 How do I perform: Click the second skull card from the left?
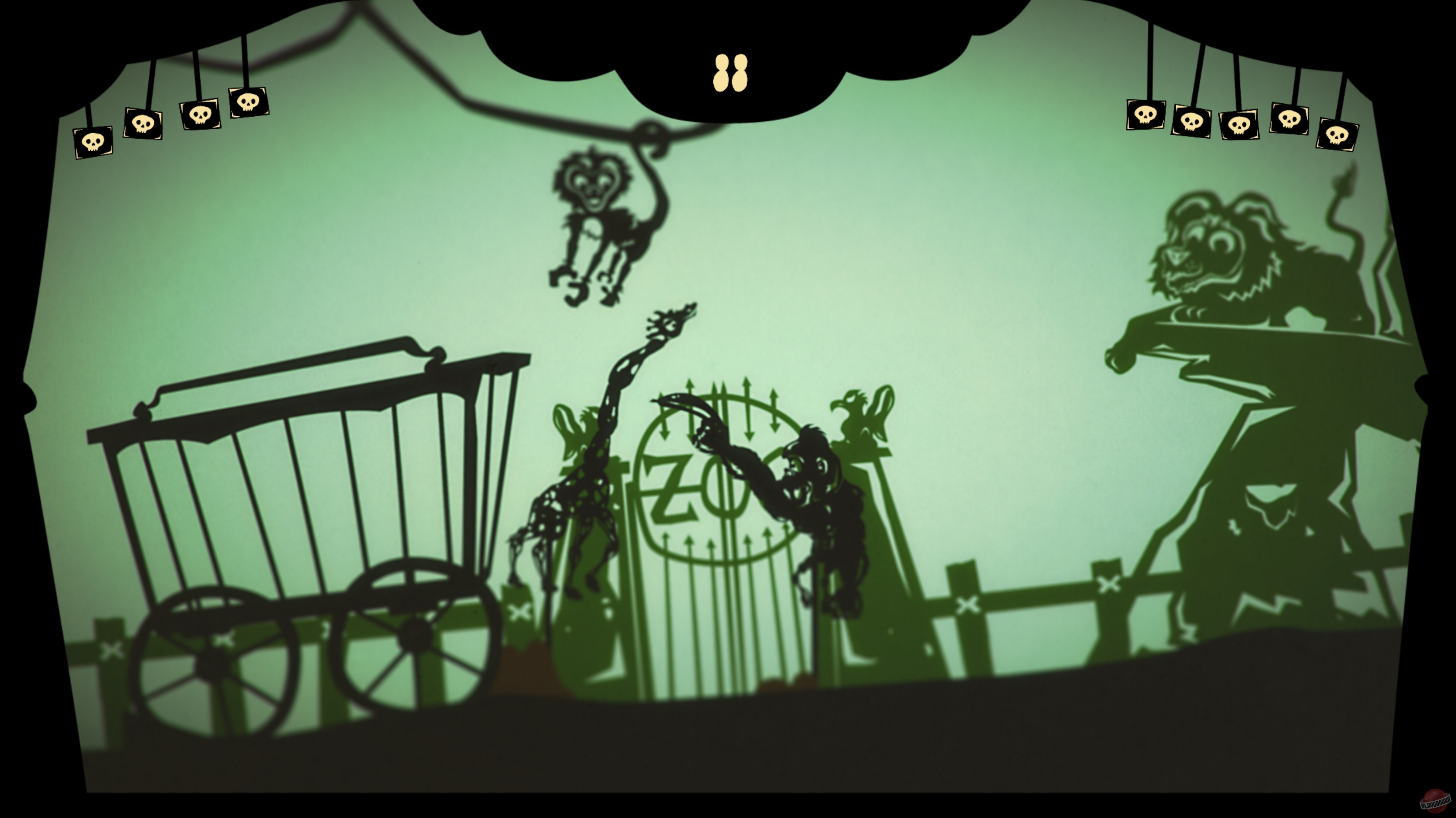pos(143,123)
